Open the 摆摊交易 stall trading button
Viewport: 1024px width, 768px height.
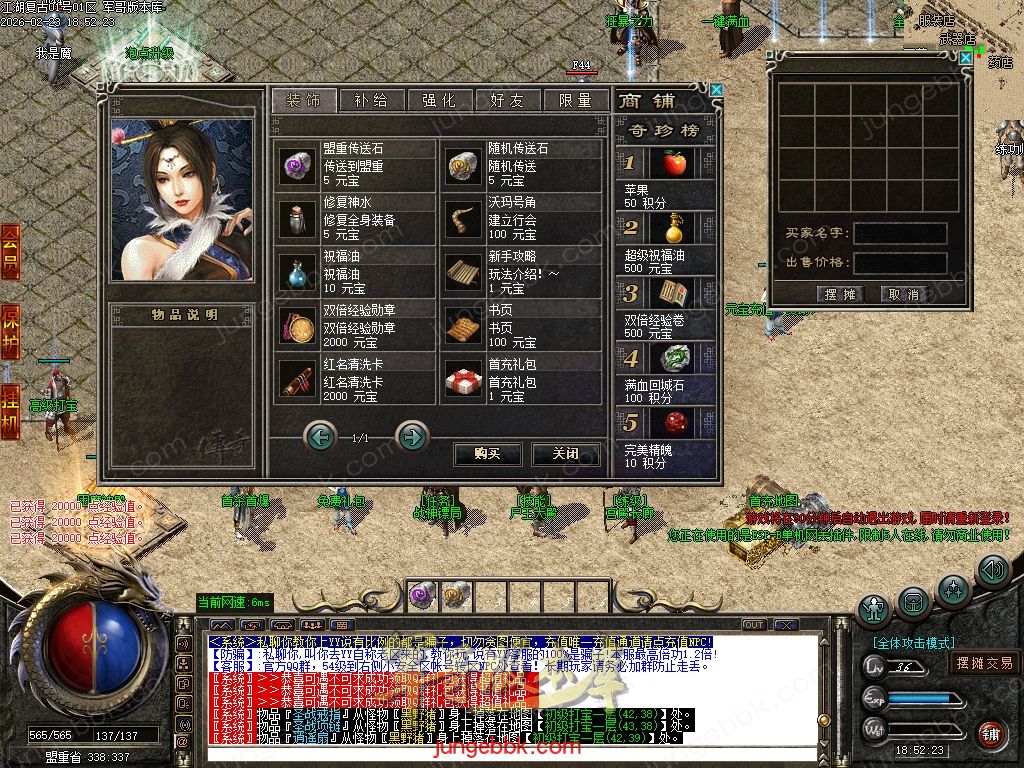coord(984,663)
